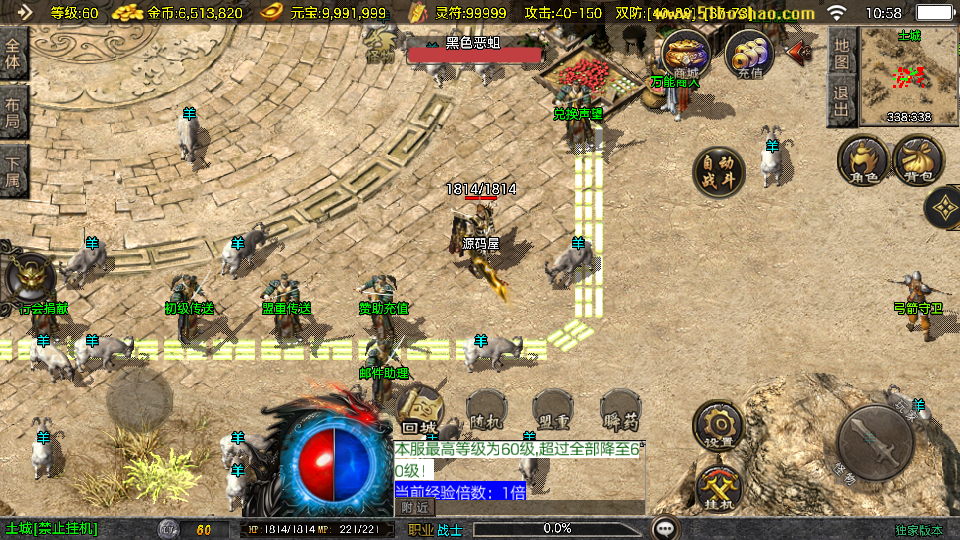Open the 角色 character sheet
Viewport: 960px width, 540px height.
[x=863, y=161]
